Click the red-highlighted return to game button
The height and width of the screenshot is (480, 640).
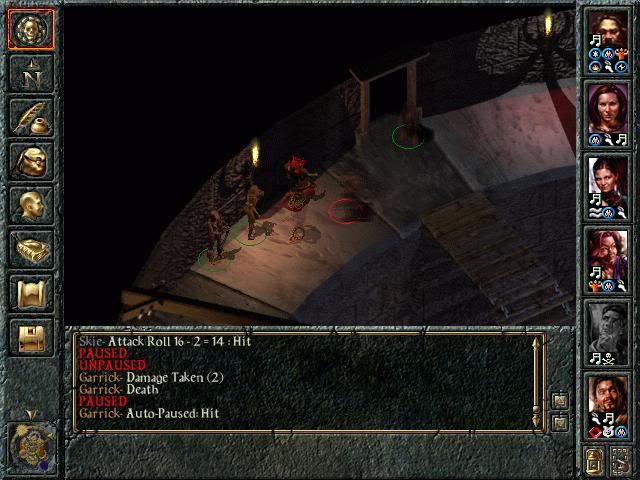coord(30,30)
